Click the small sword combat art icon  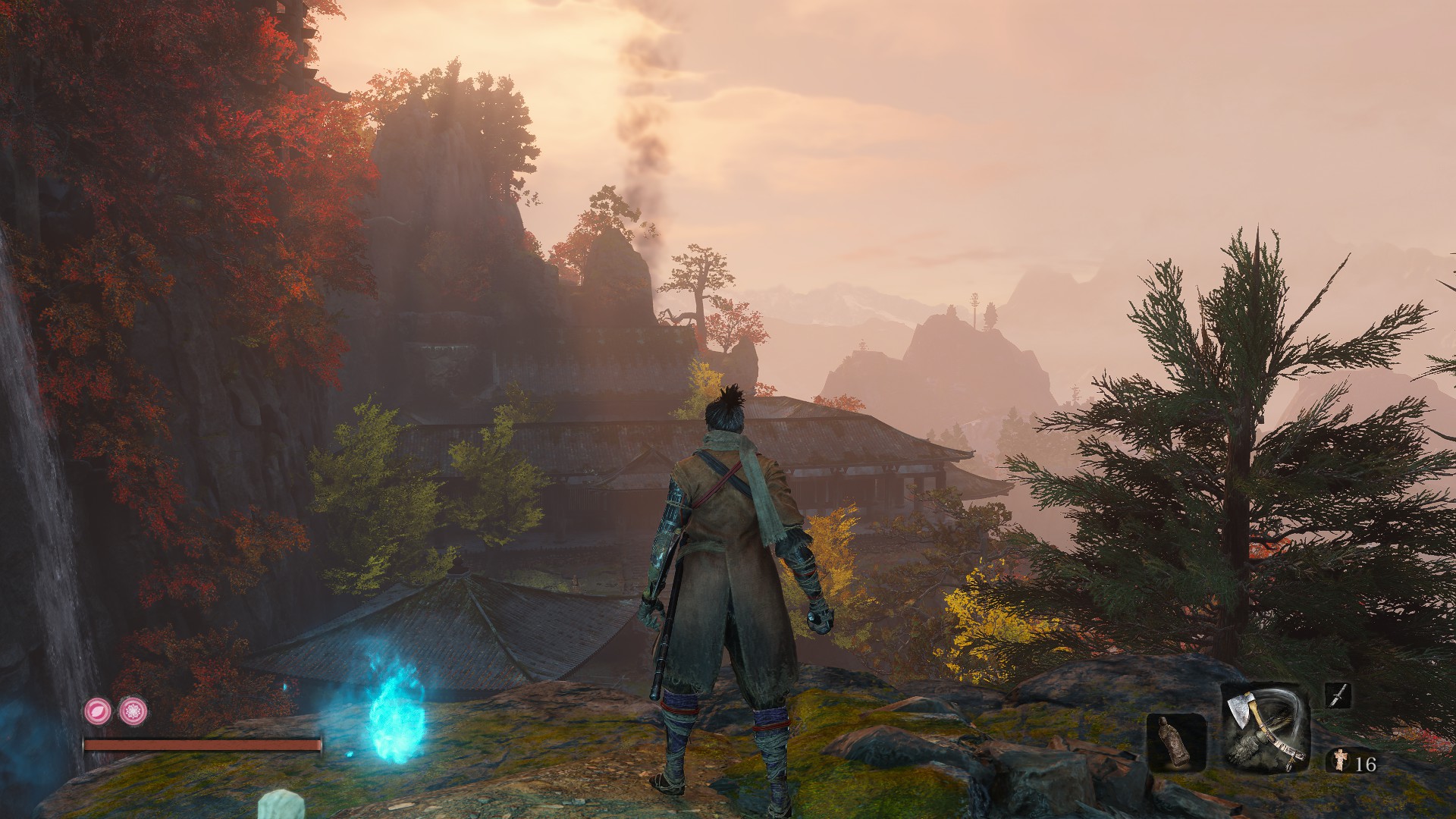pos(1338,695)
